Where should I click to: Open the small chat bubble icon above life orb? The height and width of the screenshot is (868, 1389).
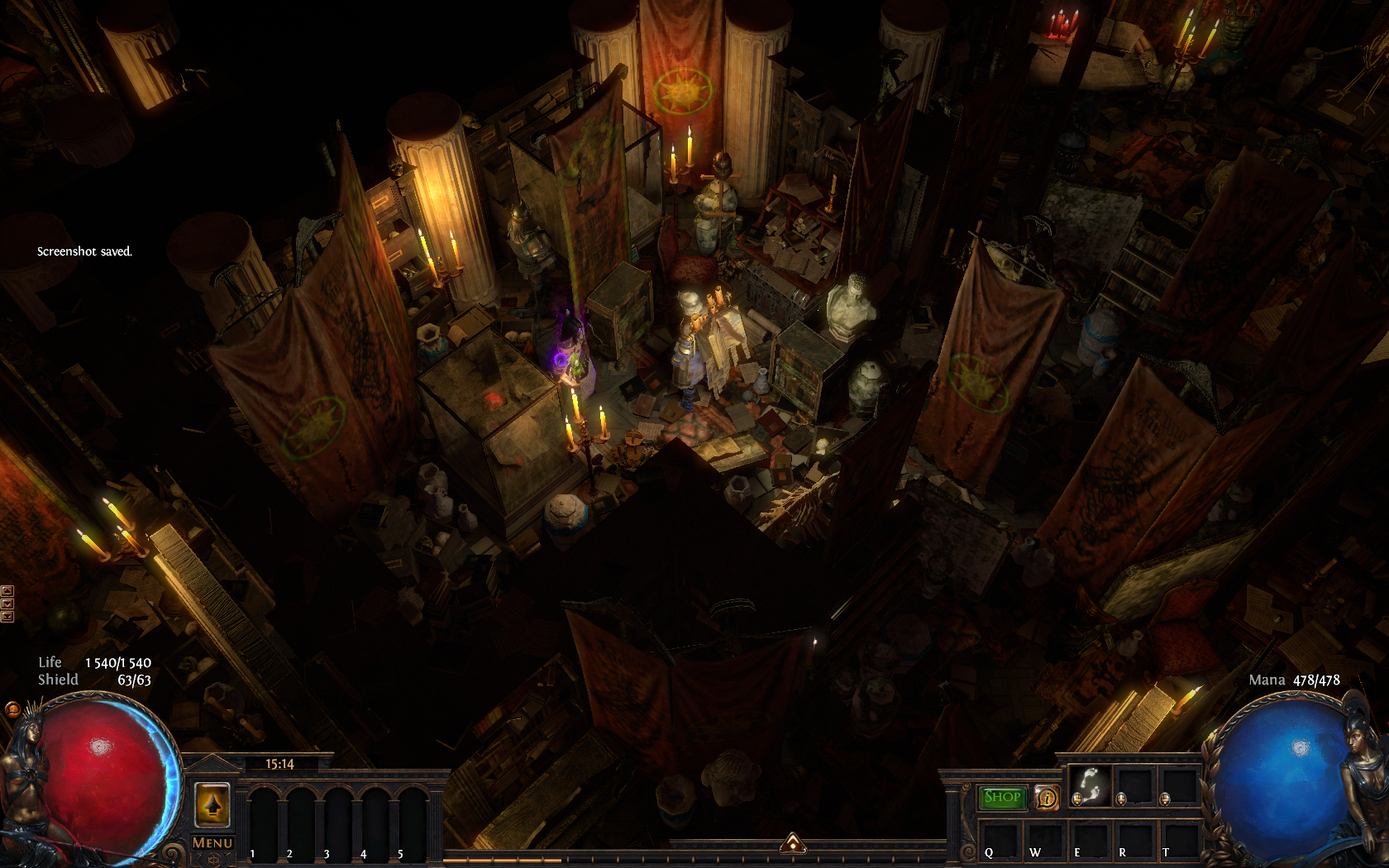[12, 709]
